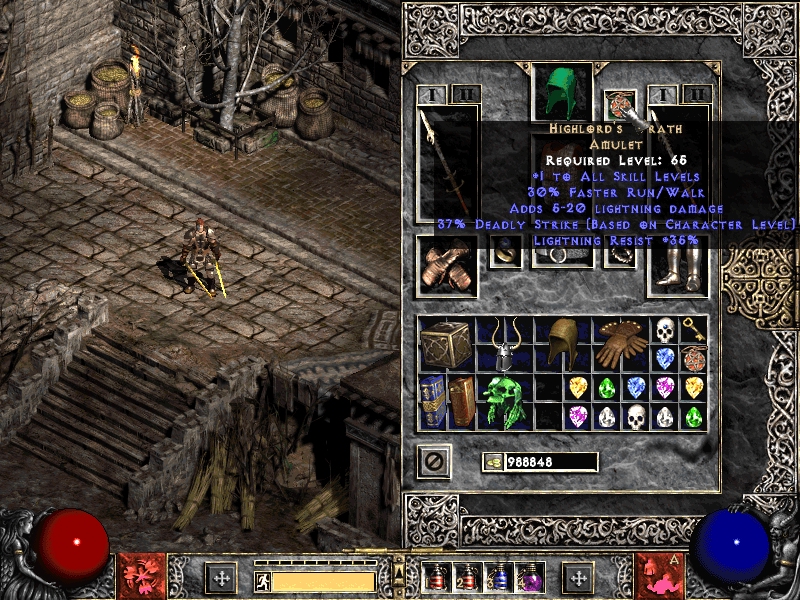
Task: Pick up the Horadric Cube
Action: click(447, 345)
